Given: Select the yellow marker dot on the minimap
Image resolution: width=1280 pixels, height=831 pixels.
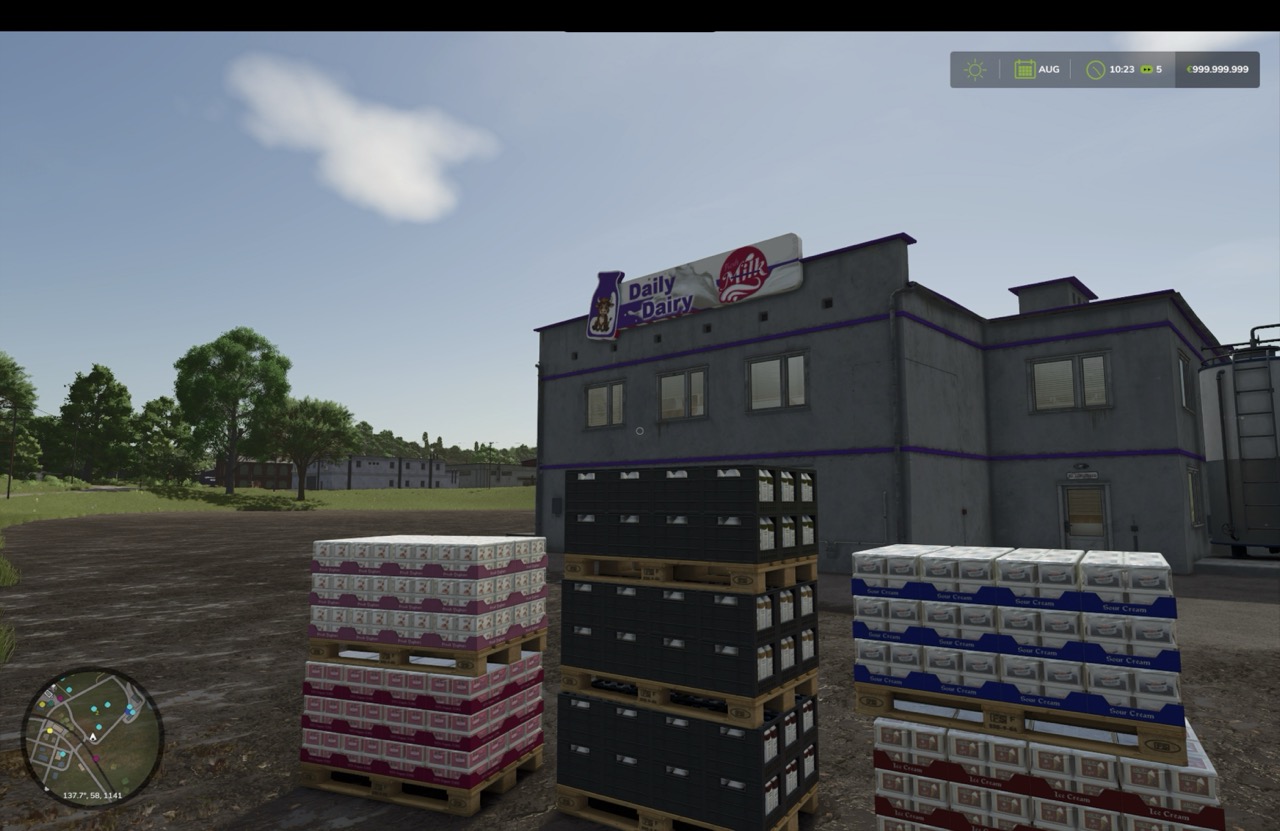Looking at the screenshot, I should coord(50,730).
